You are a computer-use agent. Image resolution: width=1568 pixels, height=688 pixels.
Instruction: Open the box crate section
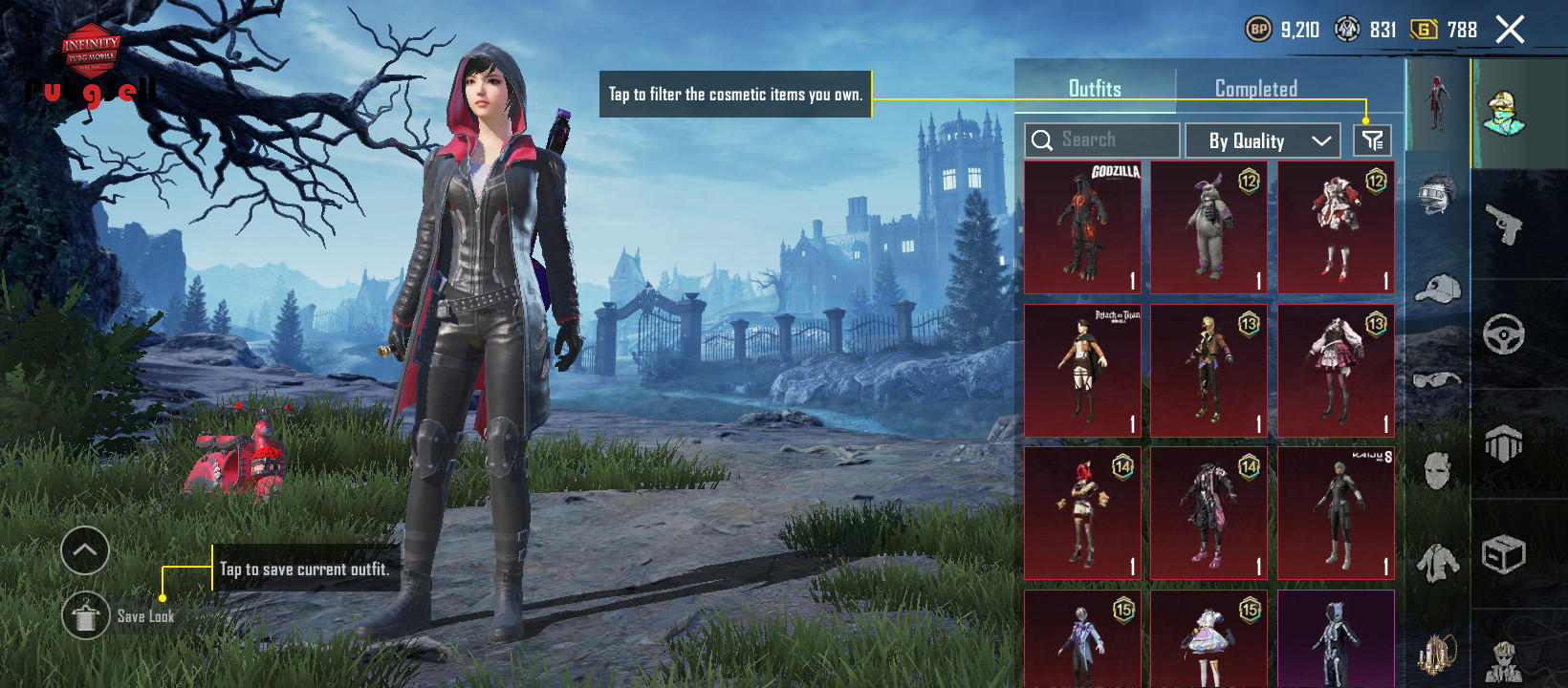click(x=1504, y=554)
